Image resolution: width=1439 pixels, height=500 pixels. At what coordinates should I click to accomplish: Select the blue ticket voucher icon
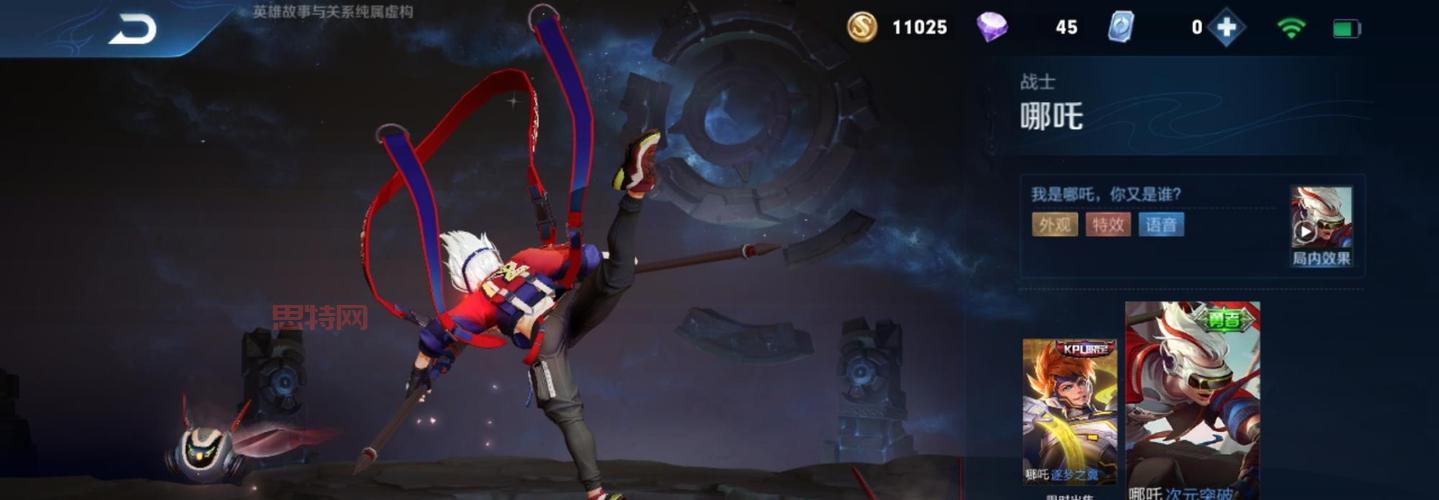1121,27
